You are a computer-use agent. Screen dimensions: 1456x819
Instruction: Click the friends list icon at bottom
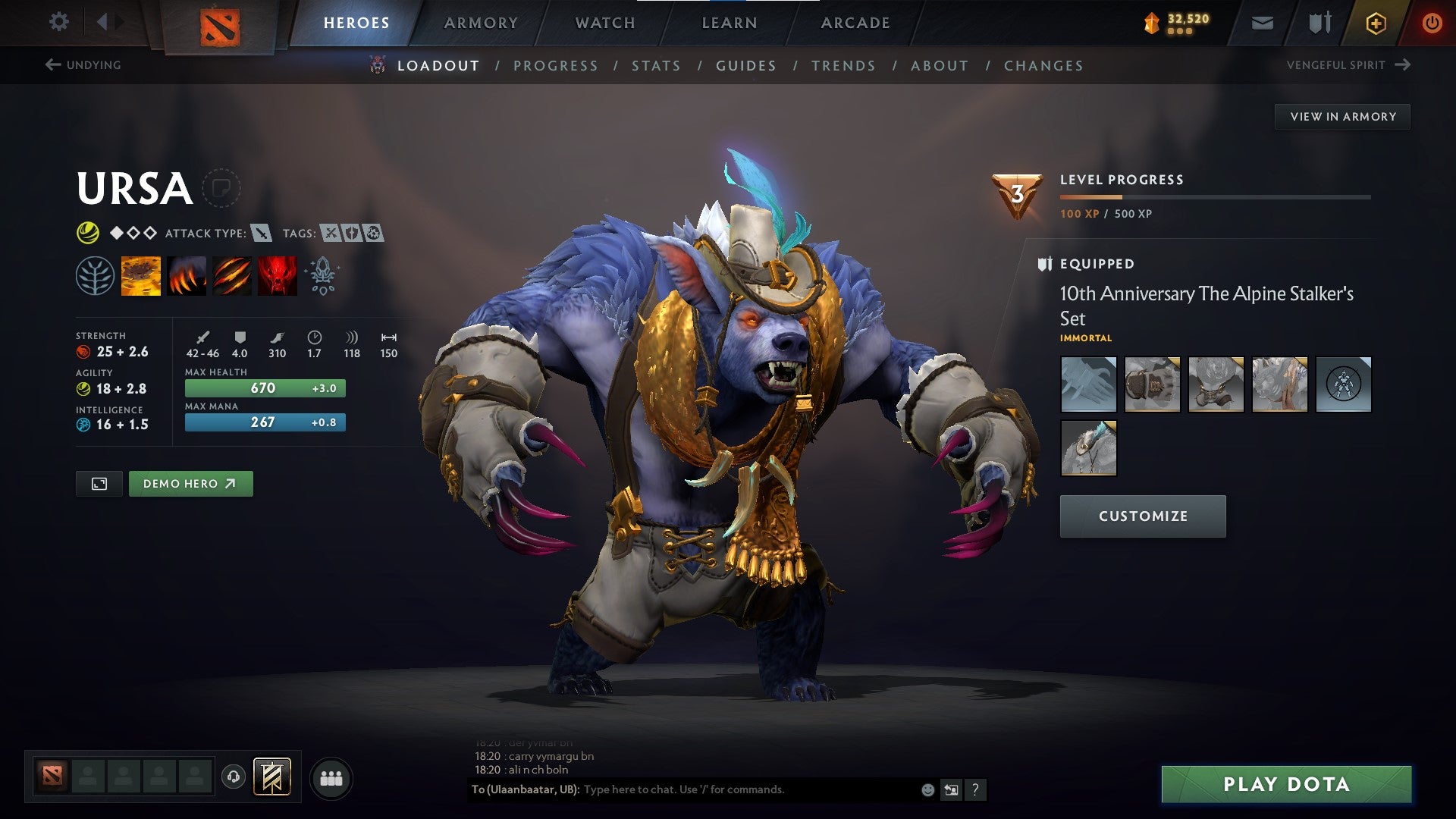331,777
